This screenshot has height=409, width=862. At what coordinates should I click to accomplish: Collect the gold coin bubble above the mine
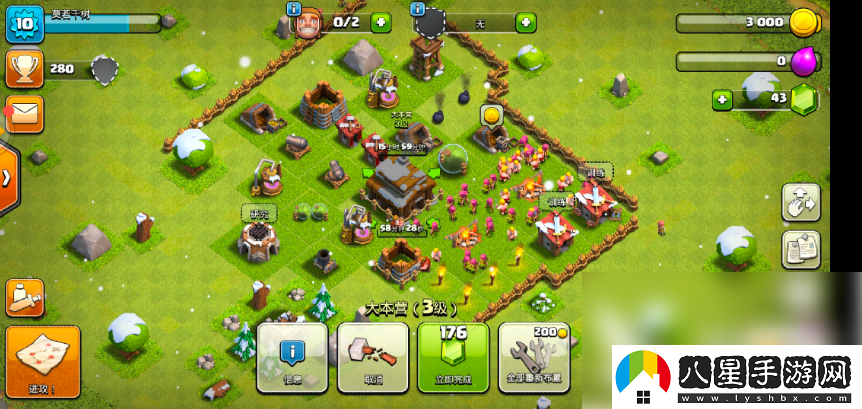491,115
